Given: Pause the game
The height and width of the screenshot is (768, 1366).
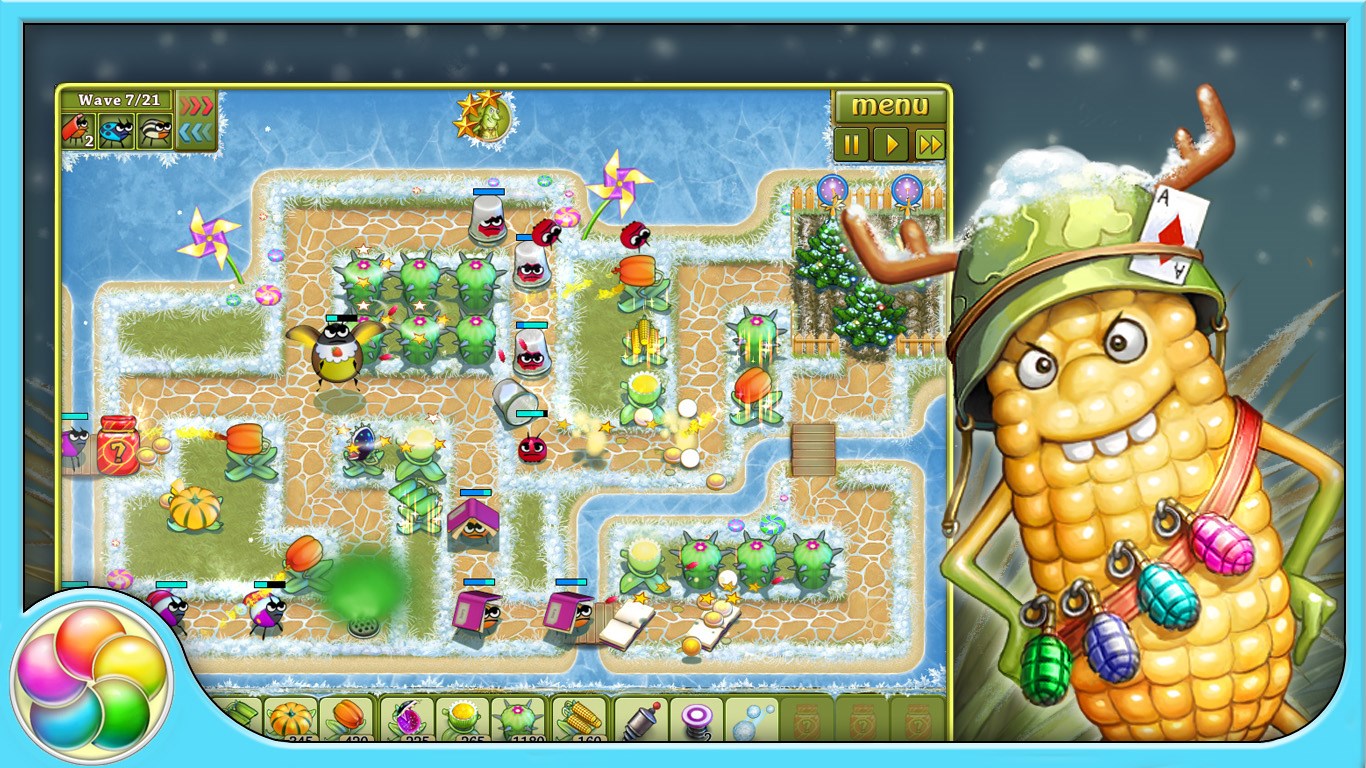Looking at the screenshot, I should coord(851,143).
